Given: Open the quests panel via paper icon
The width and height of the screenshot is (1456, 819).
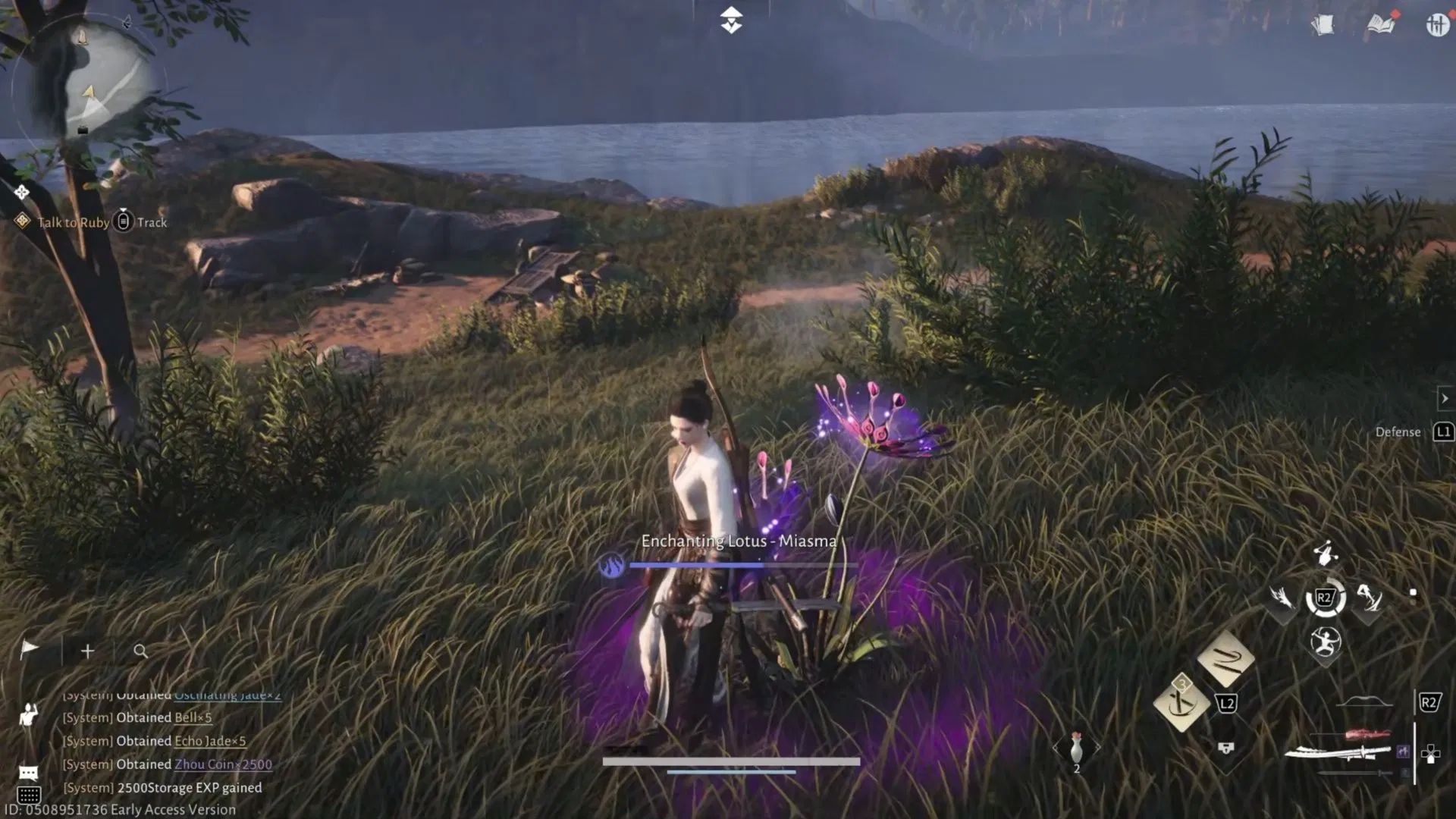Looking at the screenshot, I should click(x=1324, y=25).
